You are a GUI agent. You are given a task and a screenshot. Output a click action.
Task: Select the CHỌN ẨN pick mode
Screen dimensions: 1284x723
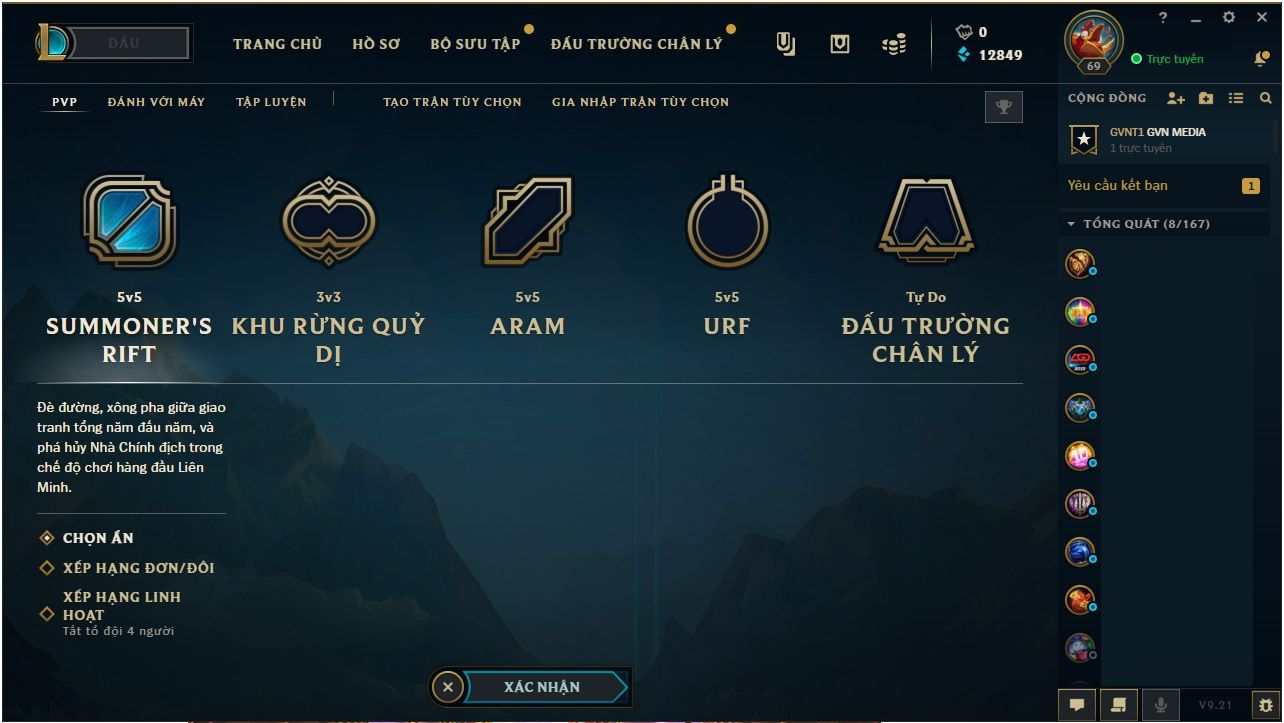pyautogui.click(x=98, y=538)
